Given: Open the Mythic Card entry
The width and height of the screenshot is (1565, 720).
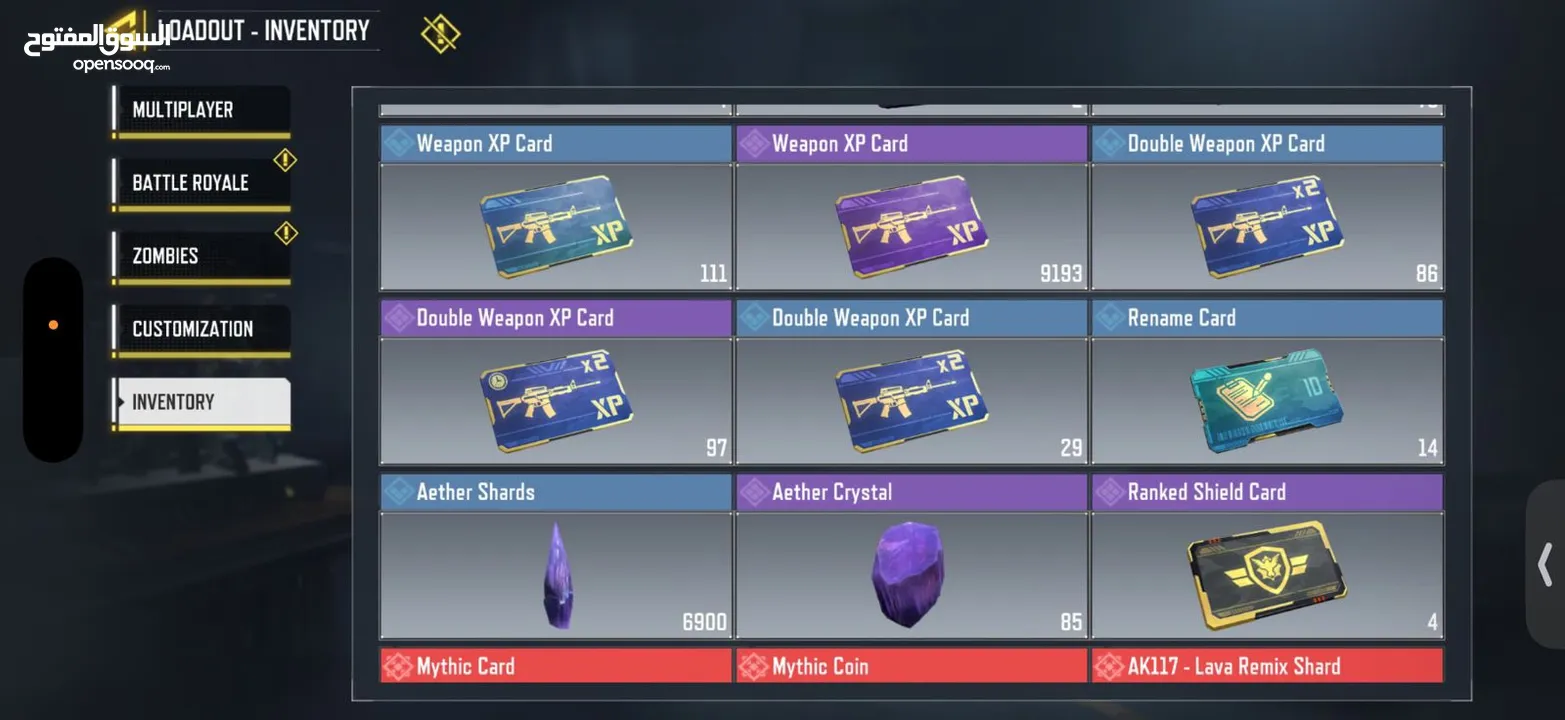Looking at the screenshot, I should pos(556,665).
